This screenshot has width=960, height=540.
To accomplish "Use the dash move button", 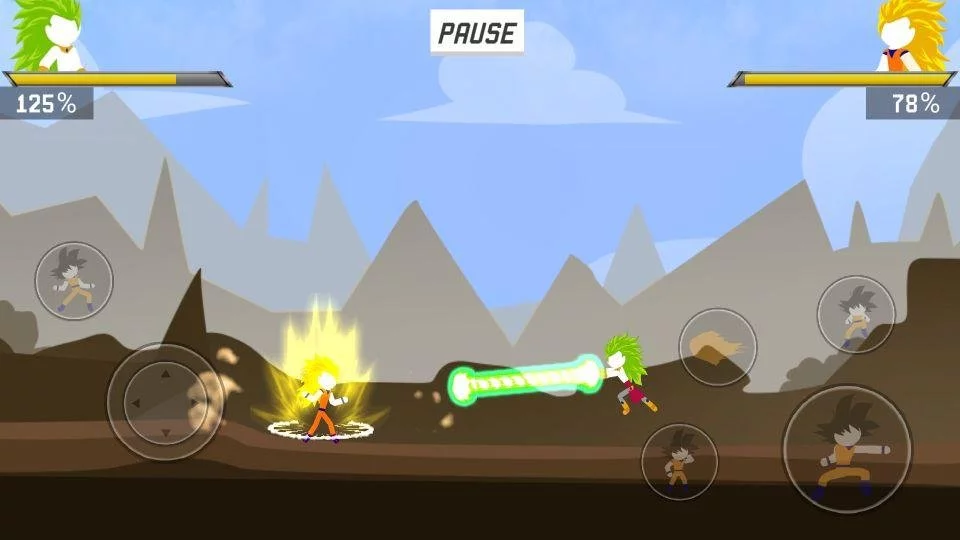I will (x=74, y=281).
